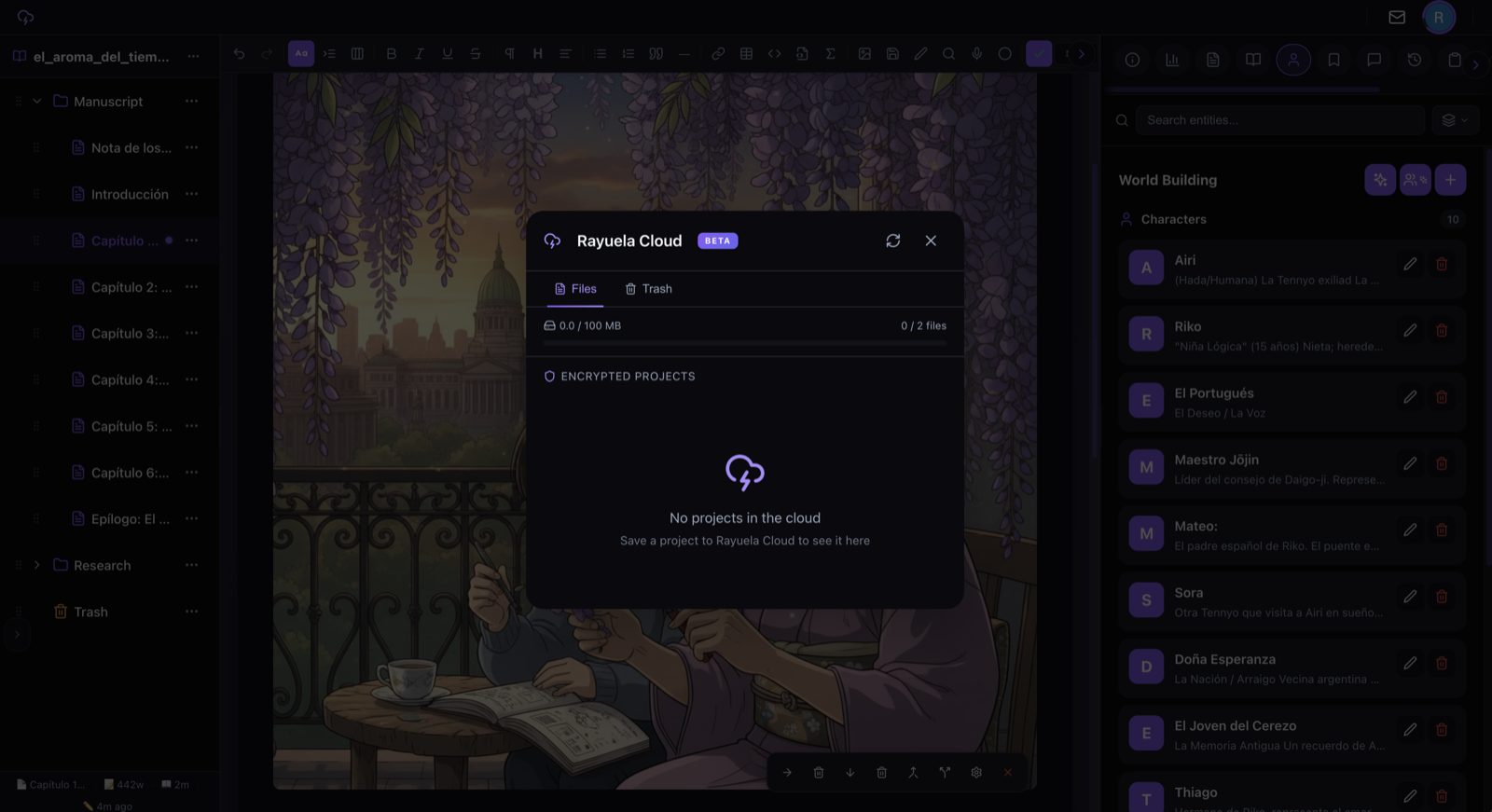
Task: Toggle bold formatting in the editor toolbar
Action: [392, 54]
